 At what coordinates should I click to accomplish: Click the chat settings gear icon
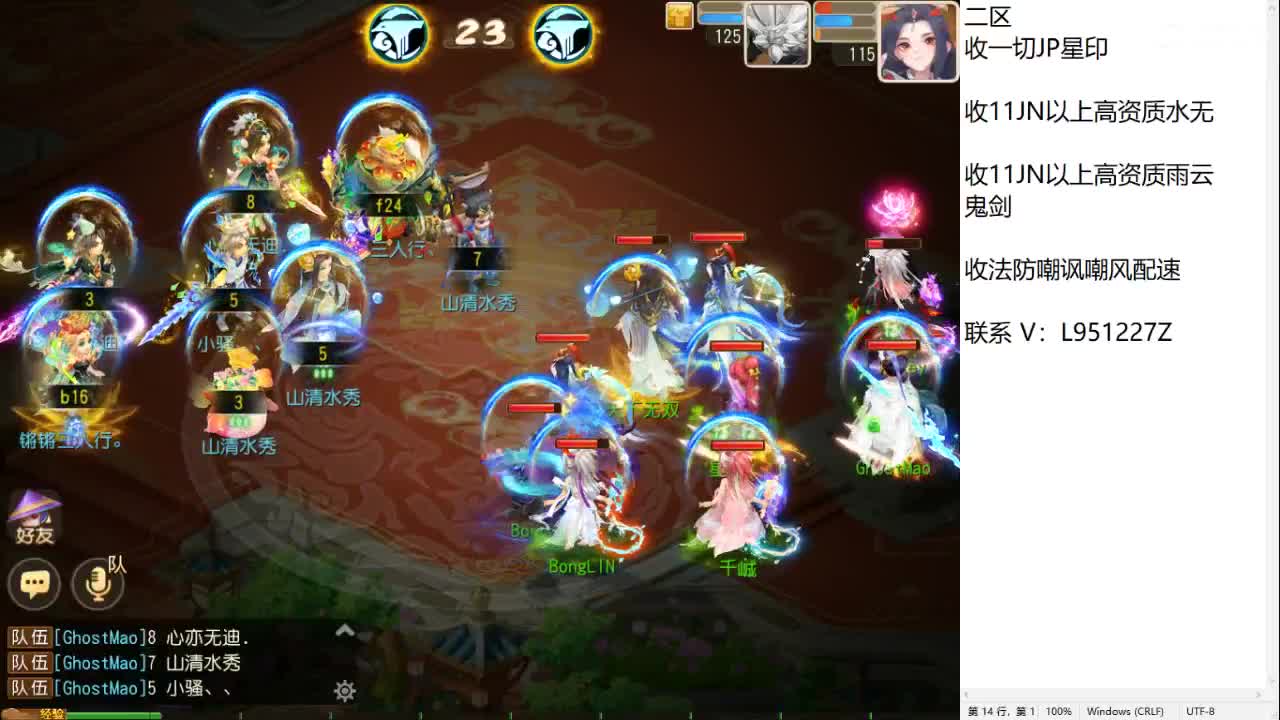click(x=345, y=690)
